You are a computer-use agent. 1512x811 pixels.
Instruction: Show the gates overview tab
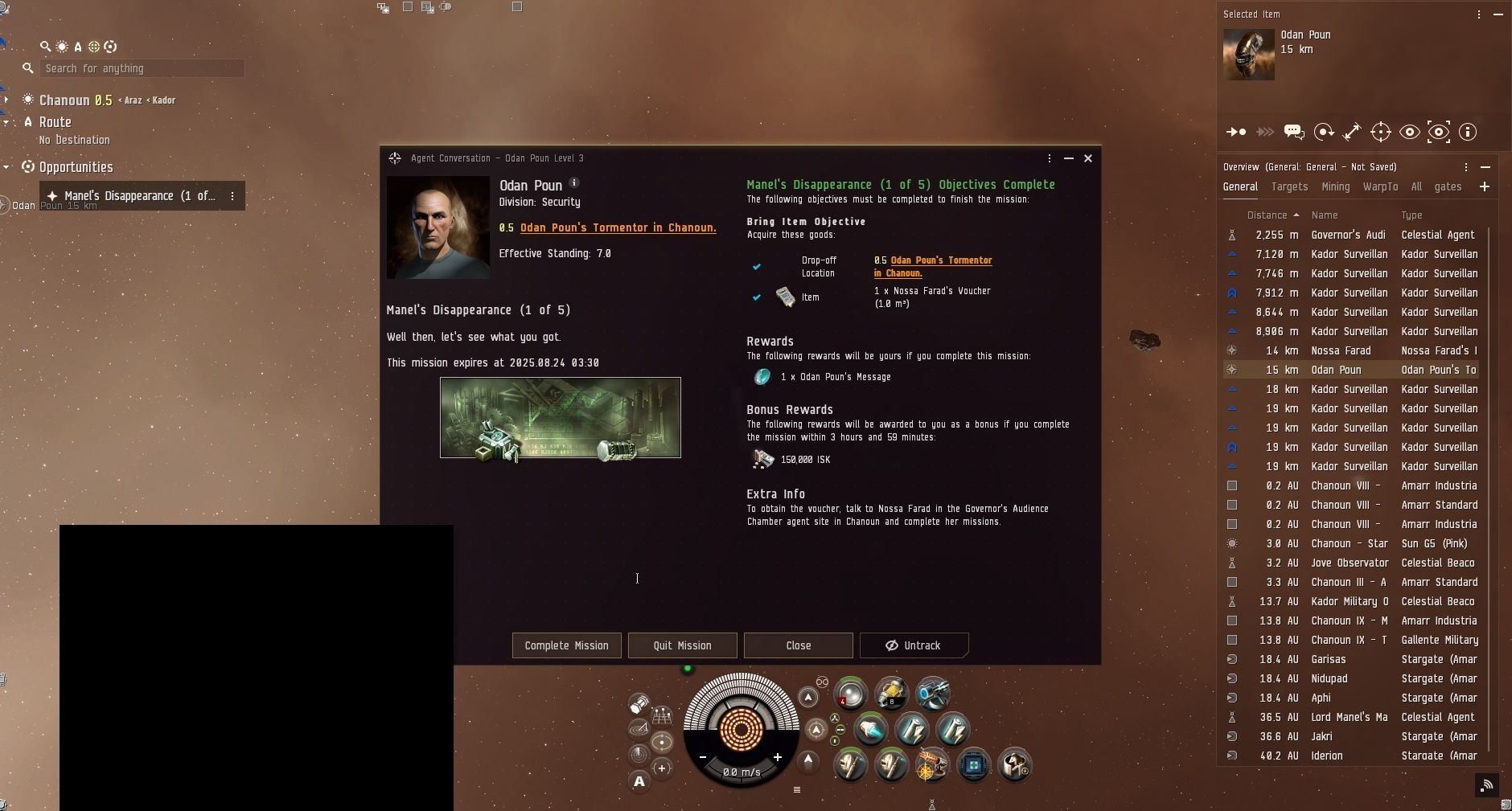tap(1448, 186)
